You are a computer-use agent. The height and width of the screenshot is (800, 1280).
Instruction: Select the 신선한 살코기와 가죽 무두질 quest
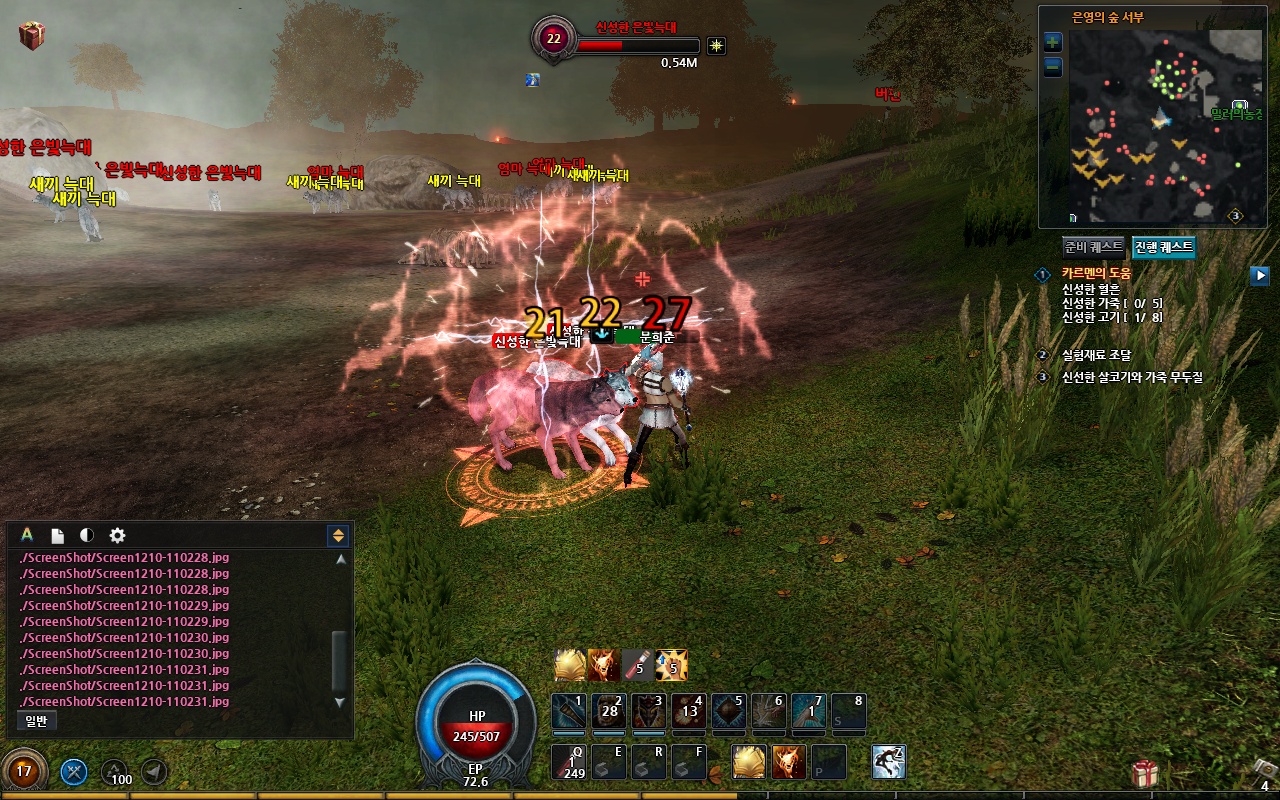[1131, 378]
